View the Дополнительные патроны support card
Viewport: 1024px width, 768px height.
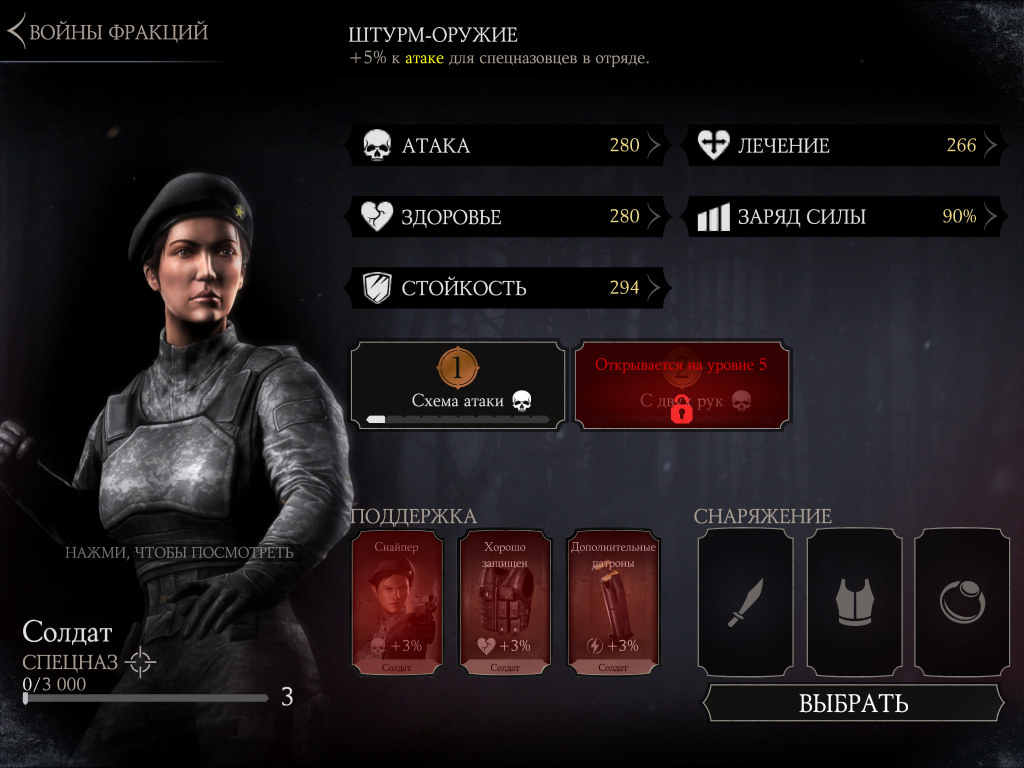(x=612, y=603)
